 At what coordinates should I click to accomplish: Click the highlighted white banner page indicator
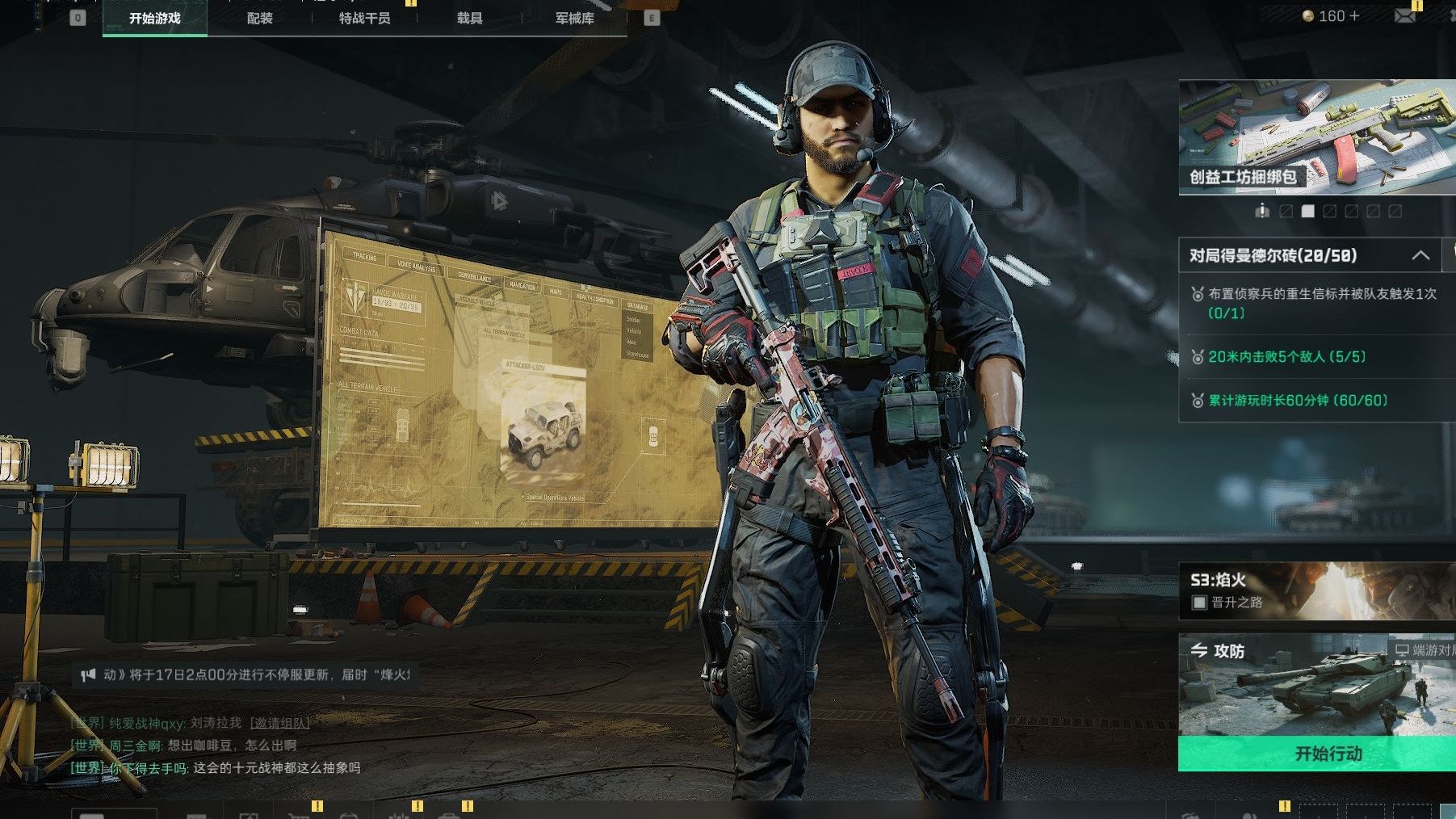click(x=1307, y=212)
